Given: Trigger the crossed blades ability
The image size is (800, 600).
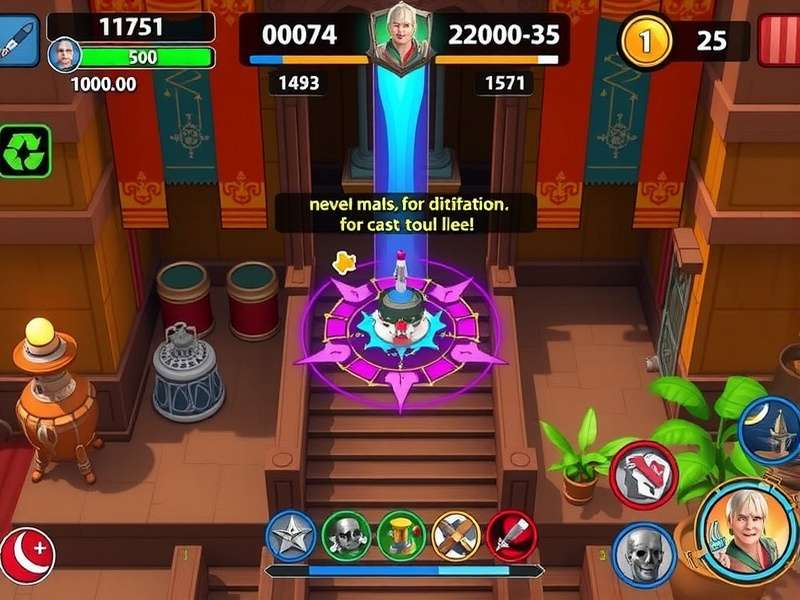Looking at the screenshot, I should pos(457,537).
